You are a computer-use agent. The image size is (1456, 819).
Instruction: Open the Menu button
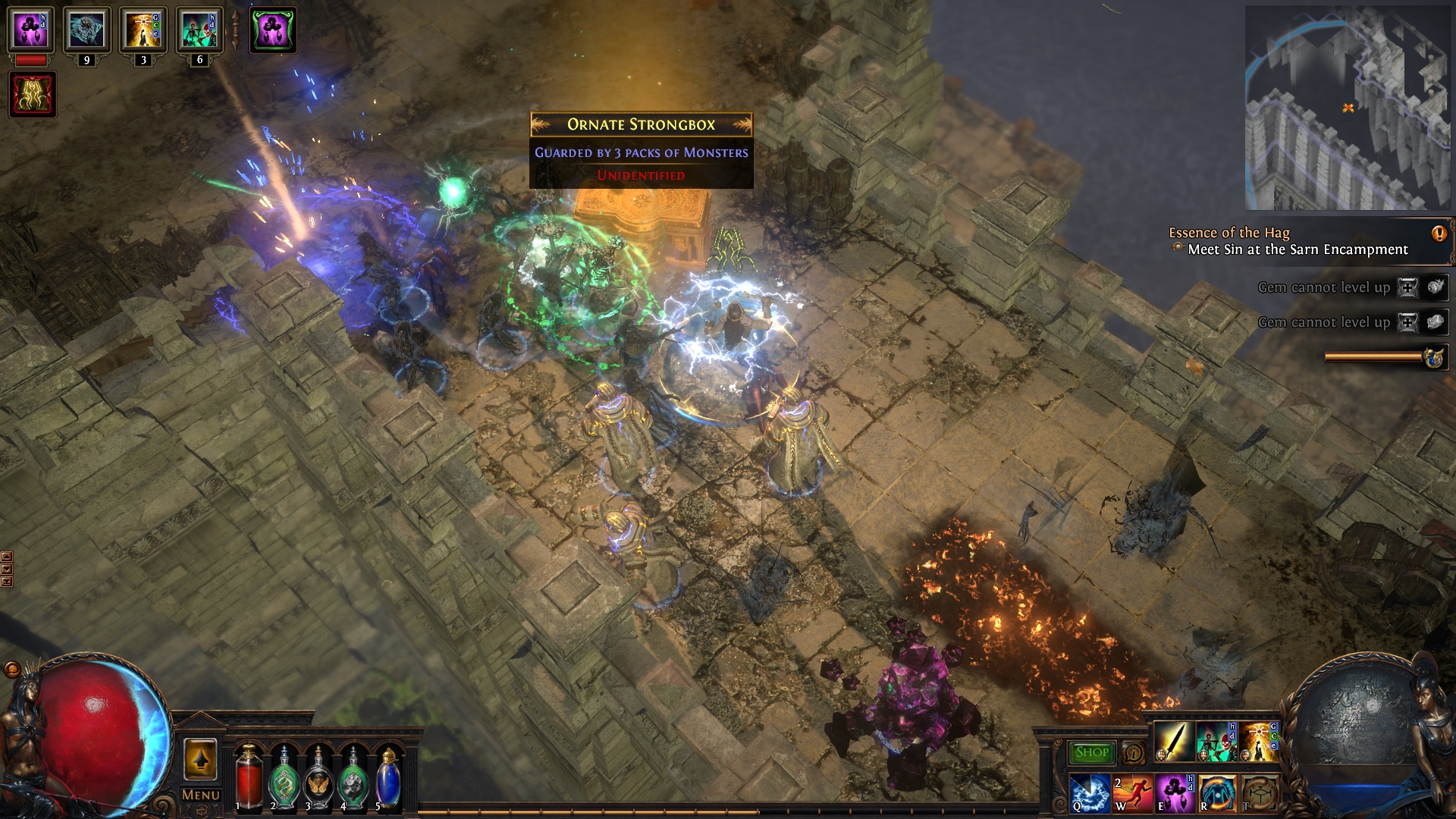click(x=201, y=795)
